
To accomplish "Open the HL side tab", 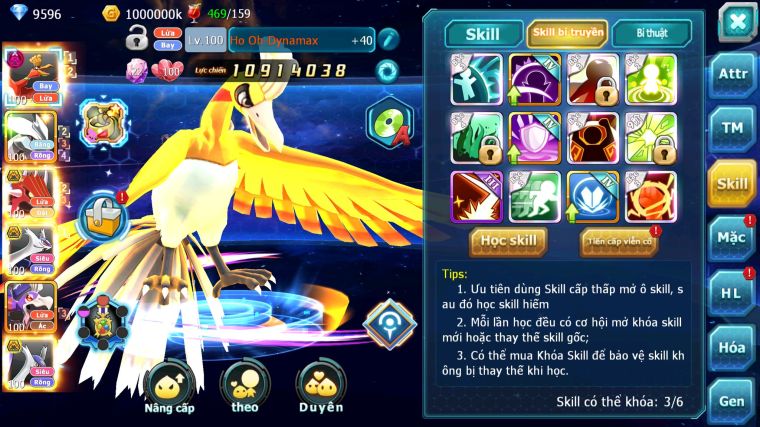I will coord(733,293).
